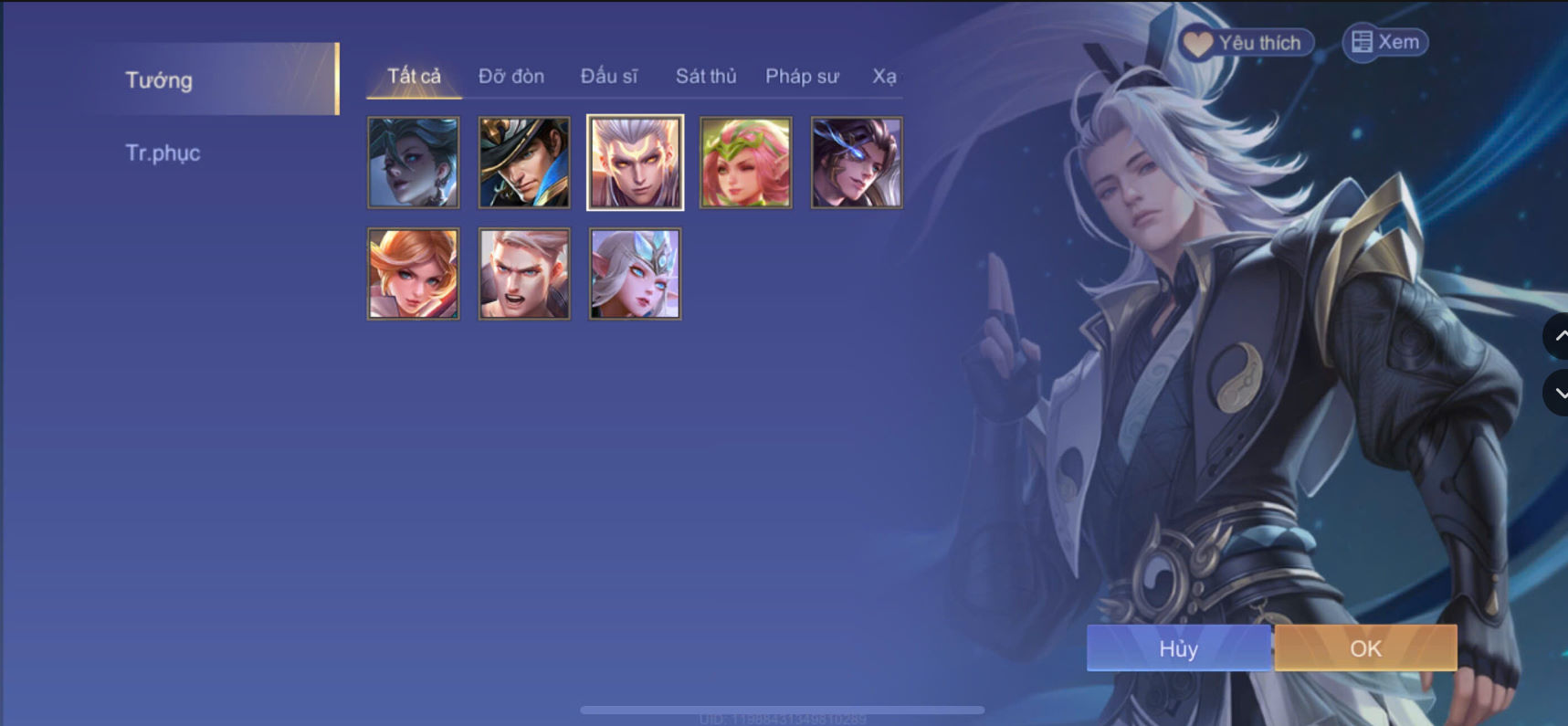This screenshot has width=1568, height=726.
Task: Cancel selection with the Hủy button
Action: point(1178,648)
